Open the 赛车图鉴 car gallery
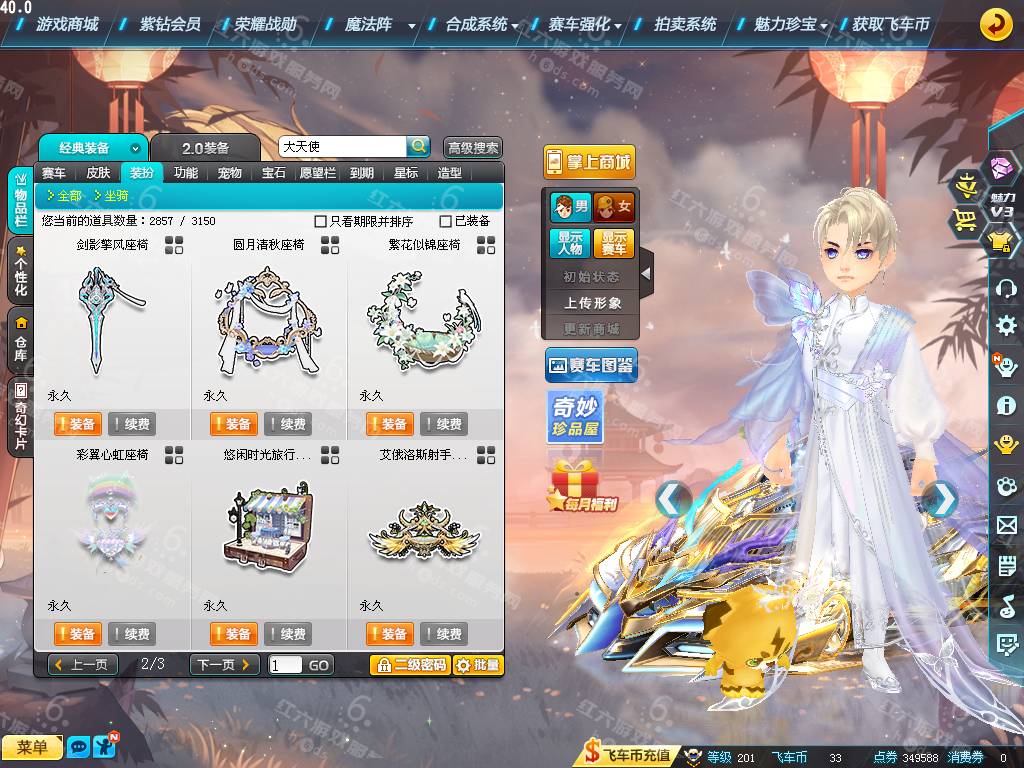 pos(591,366)
